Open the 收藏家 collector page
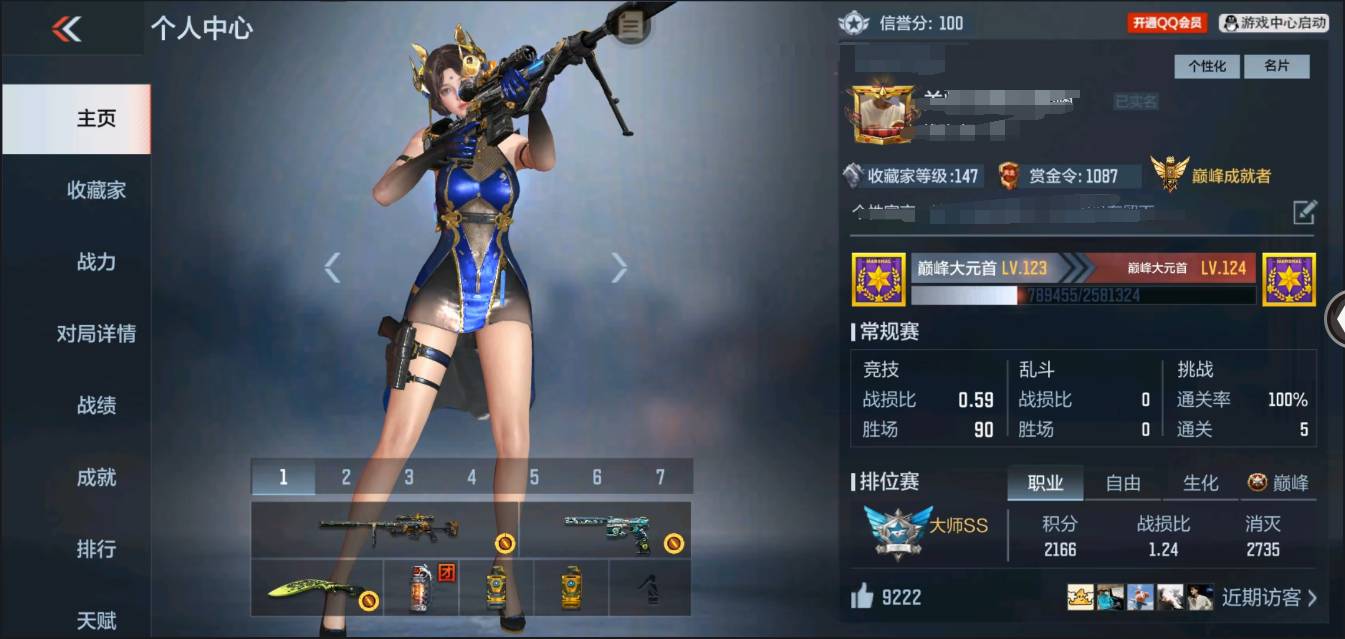Image resolution: width=1345 pixels, height=639 pixels. coord(96,190)
